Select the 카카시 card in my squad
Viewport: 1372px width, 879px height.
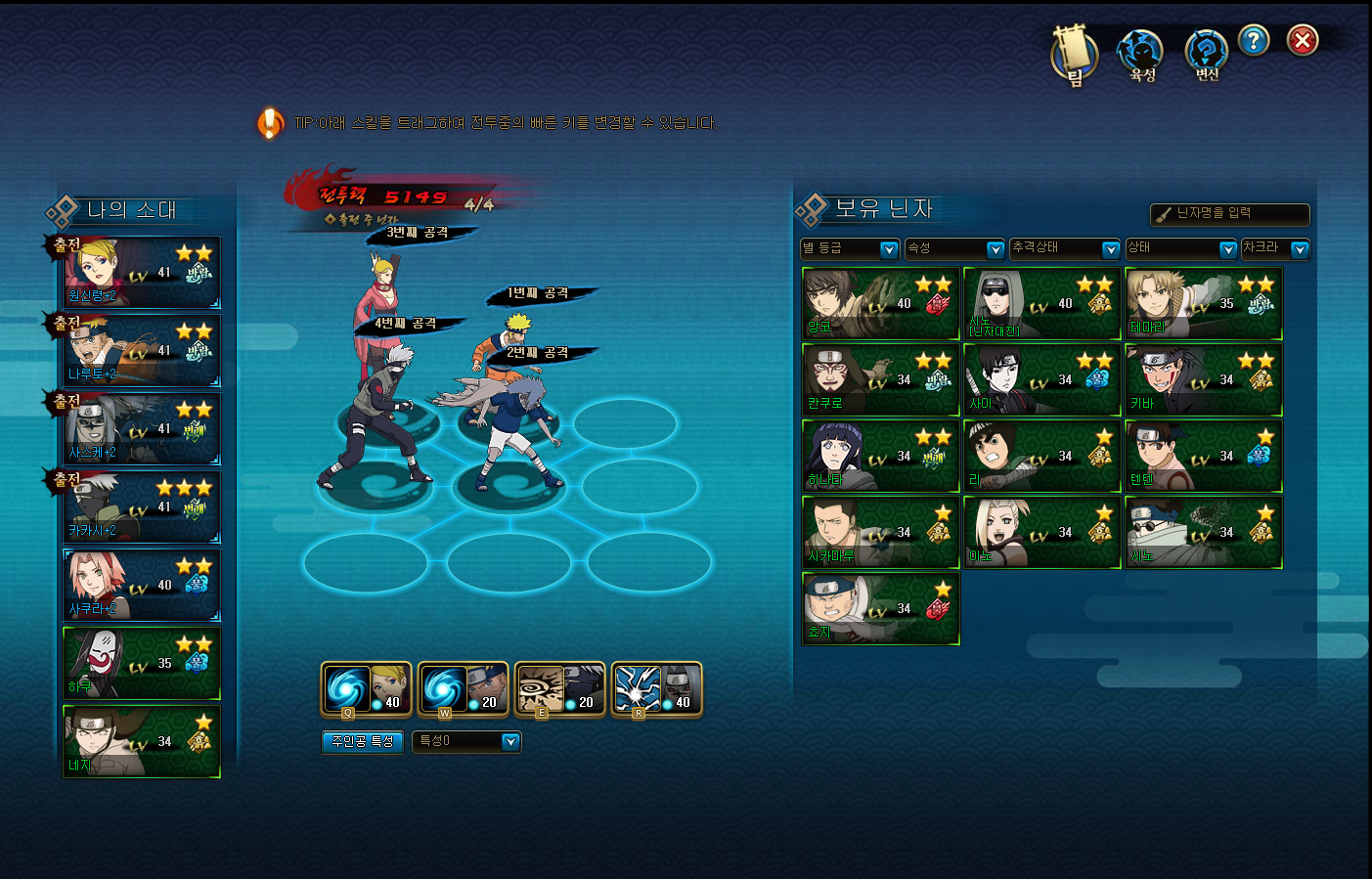click(142, 507)
